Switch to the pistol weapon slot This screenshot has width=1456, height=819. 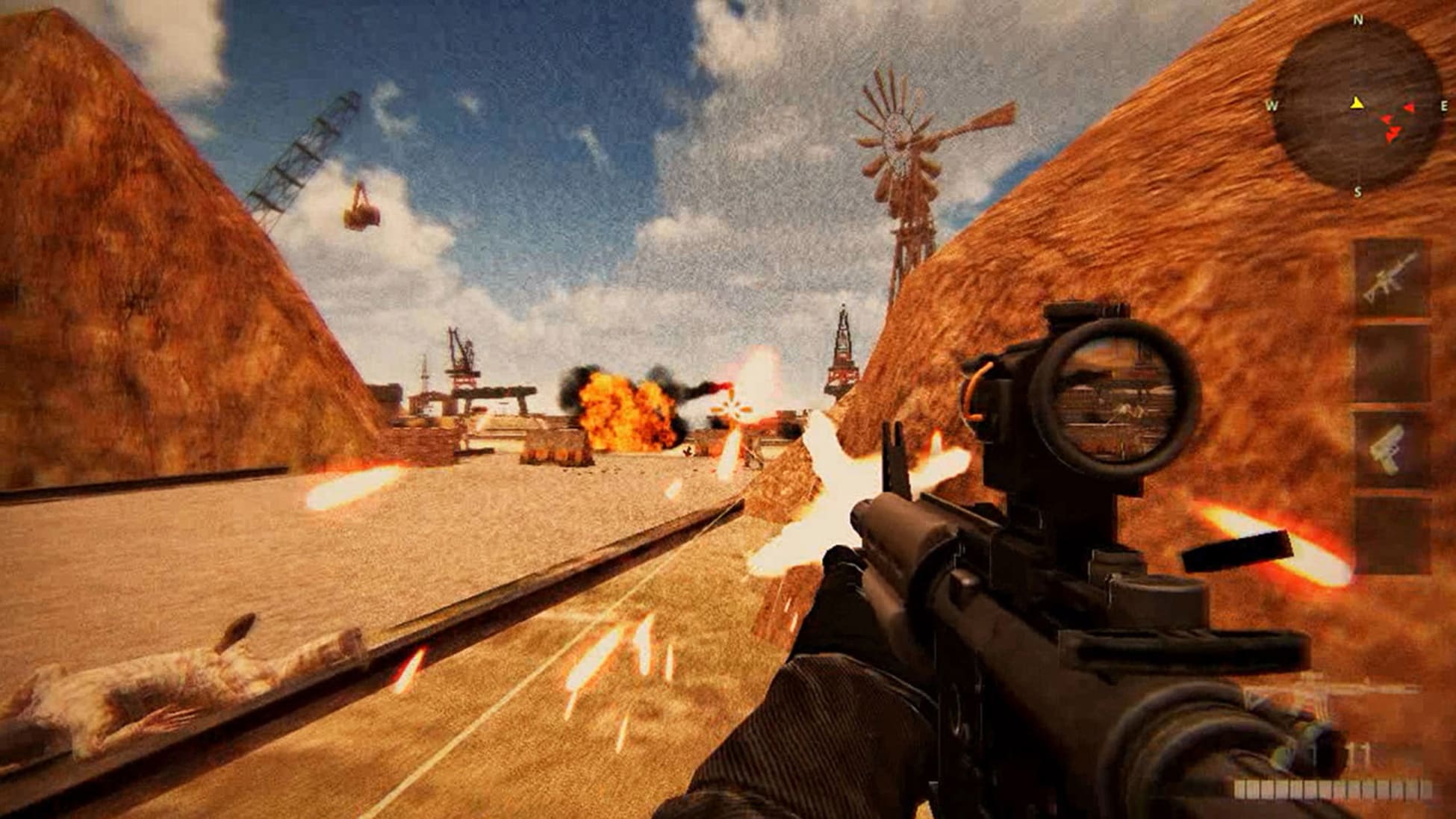(1391, 449)
